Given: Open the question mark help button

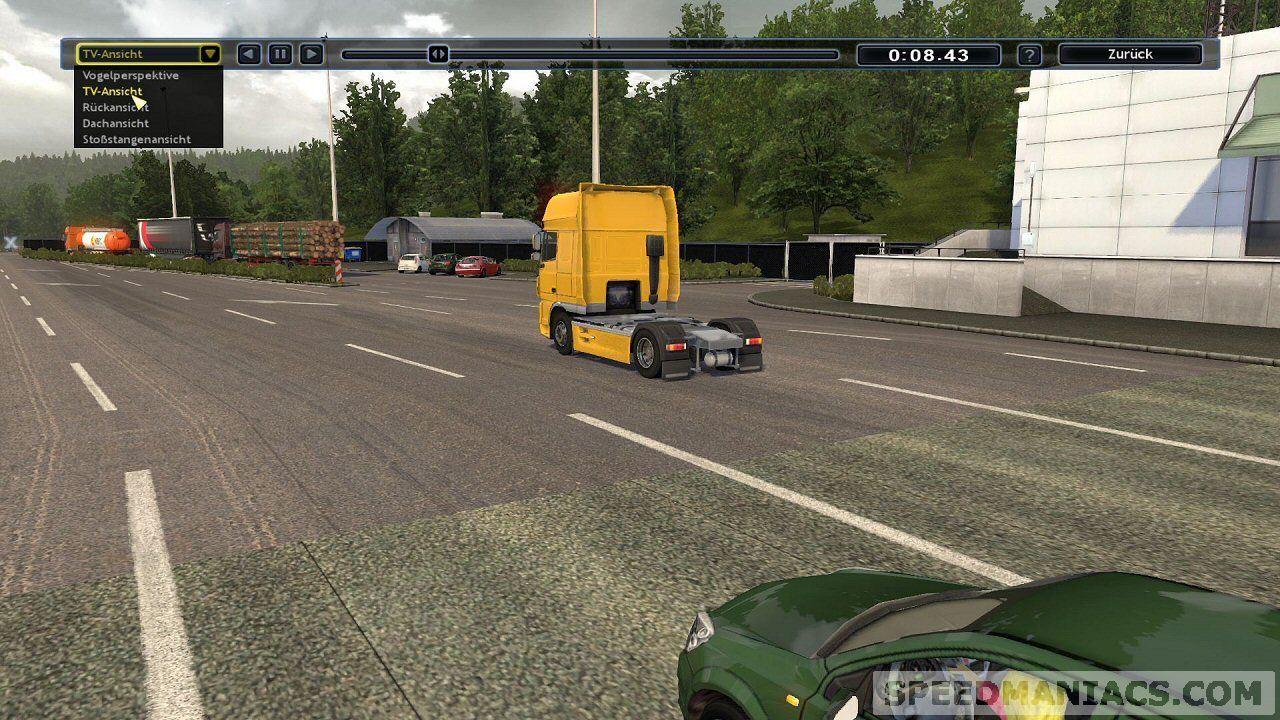Looking at the screenshot, I should [1029, 55].
